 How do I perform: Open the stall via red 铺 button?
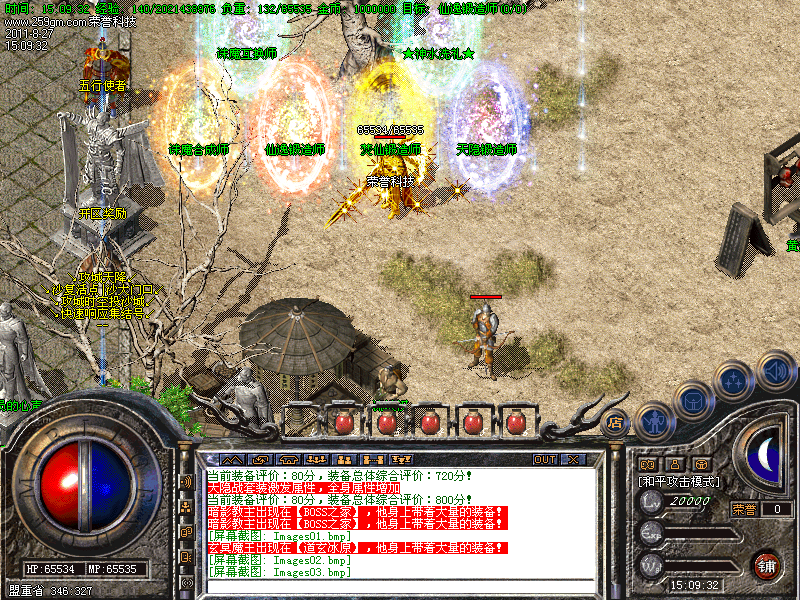[767, 564]
